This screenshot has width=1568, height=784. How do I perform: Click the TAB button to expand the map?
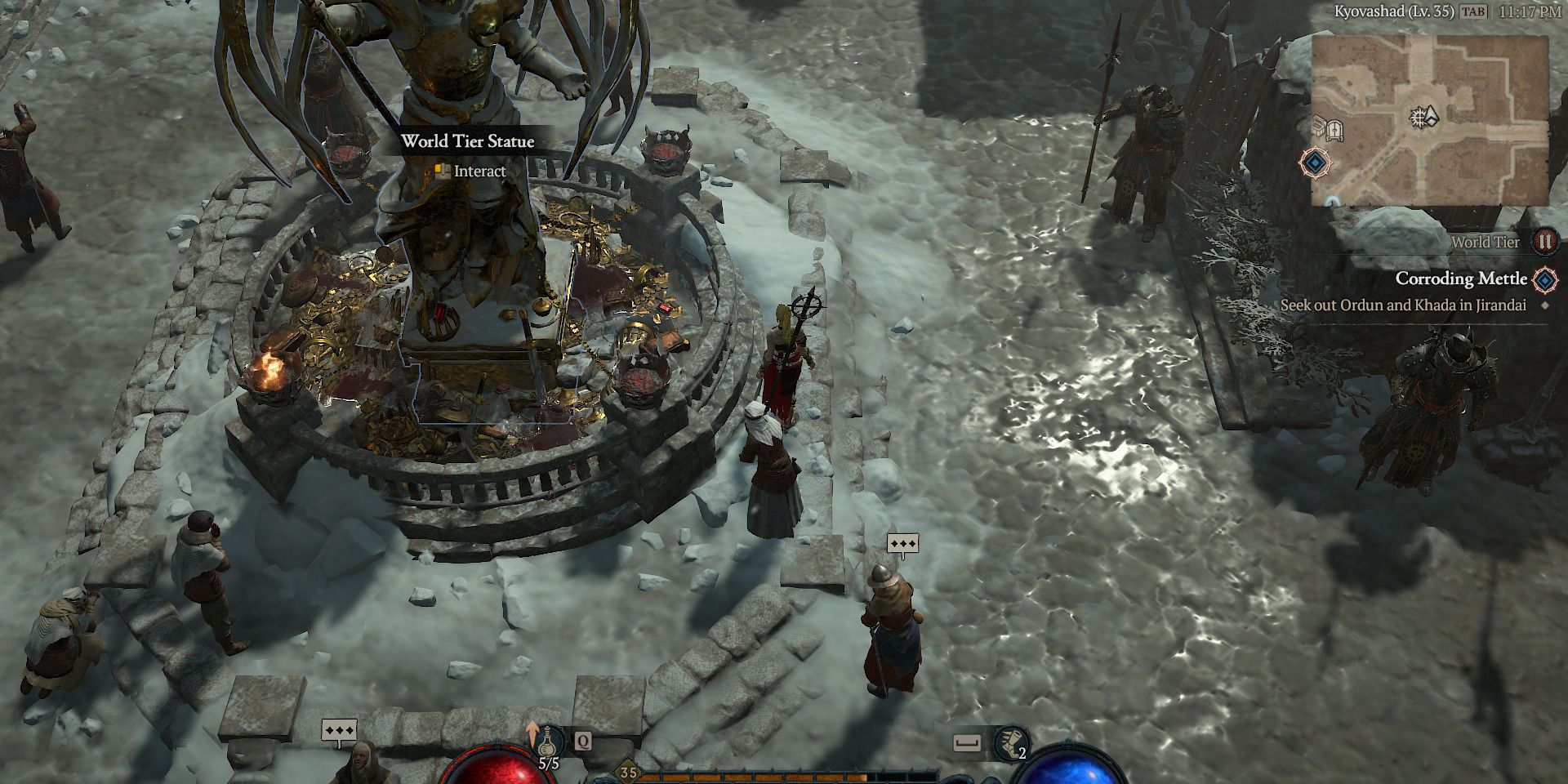[1472, 11]
